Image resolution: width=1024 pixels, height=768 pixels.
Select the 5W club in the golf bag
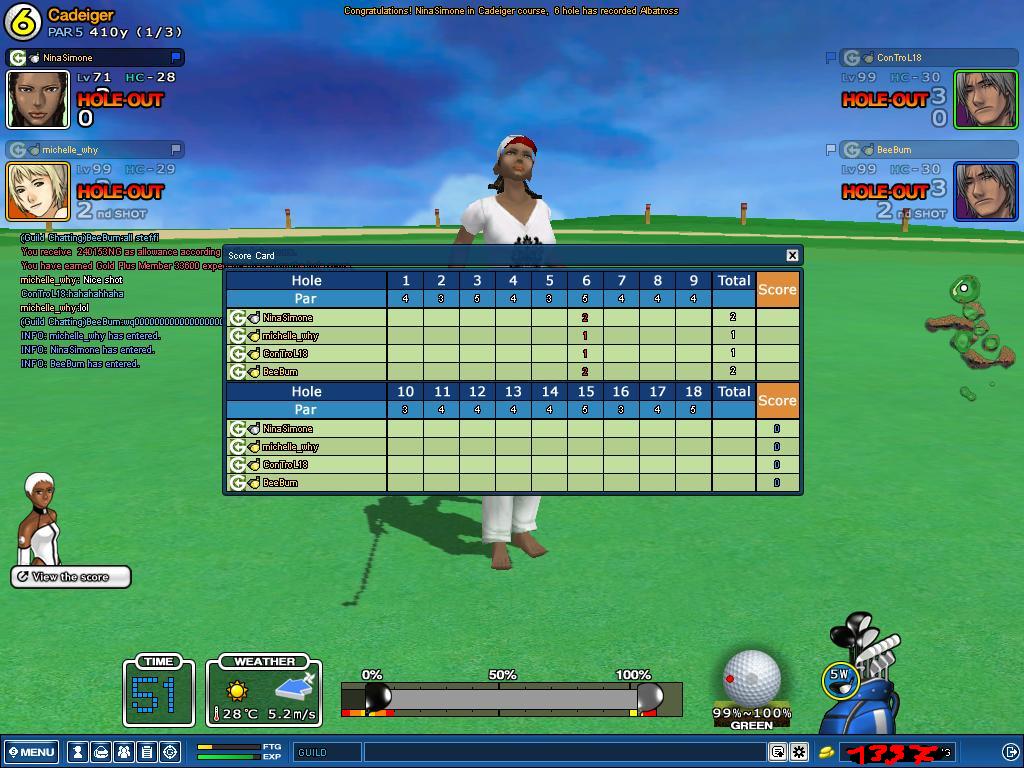point(839,677)
